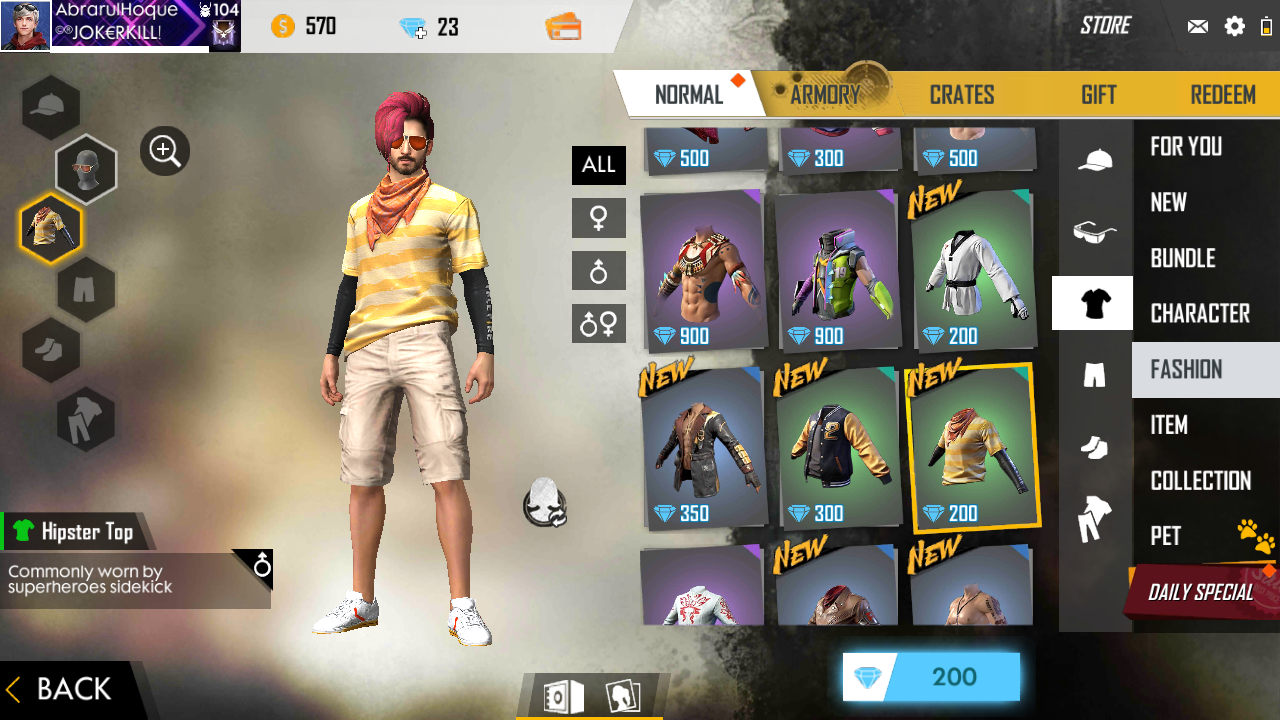The height and width of the screenshot is (720, 1280).
Task: Choose the FOR YOU category
Action: point(1186,147)
